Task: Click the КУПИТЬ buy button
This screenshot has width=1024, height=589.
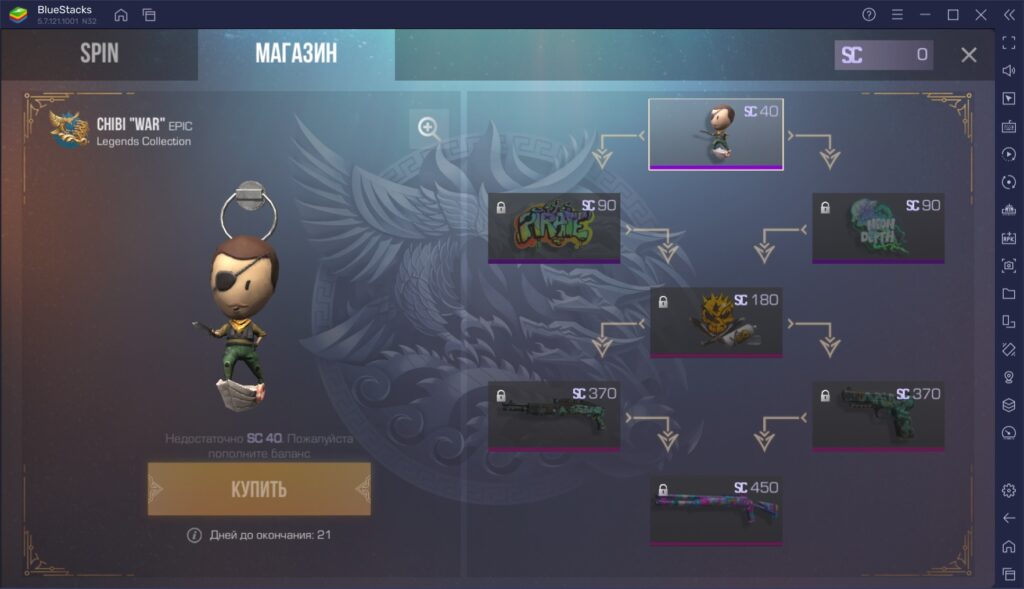Action: tap(259, 489)
